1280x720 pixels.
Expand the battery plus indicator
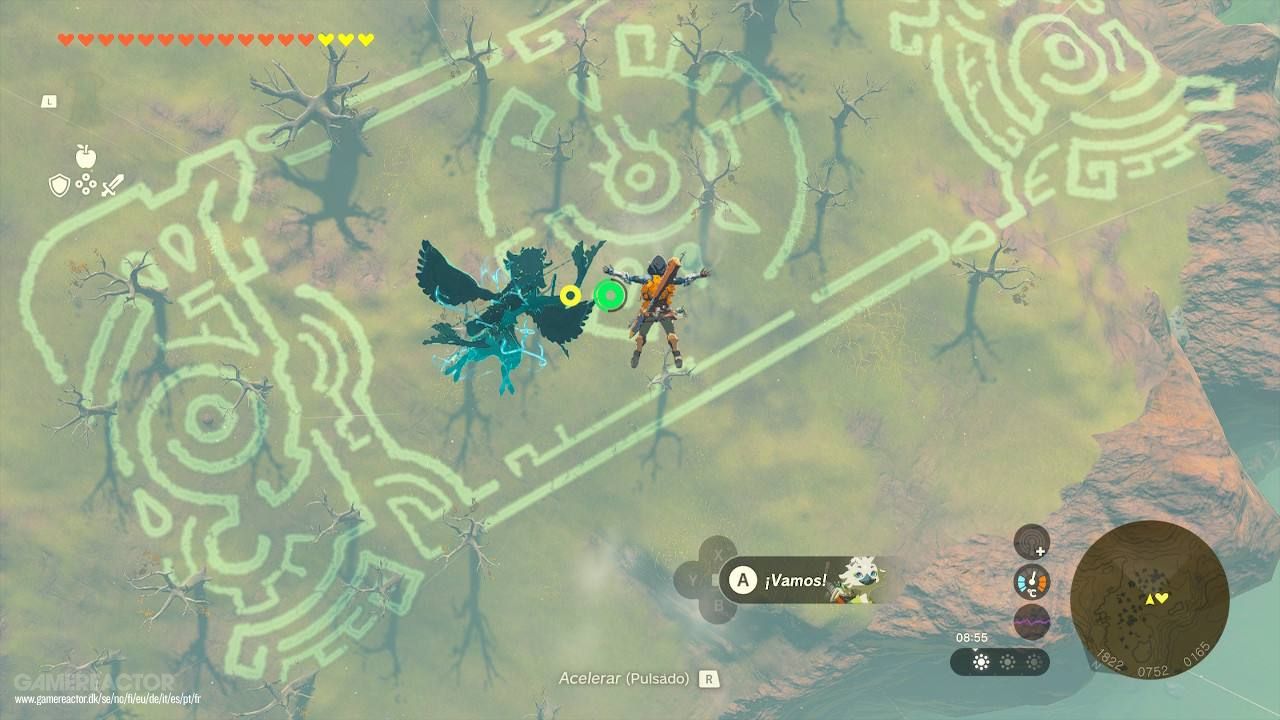tap(1040, 552)
